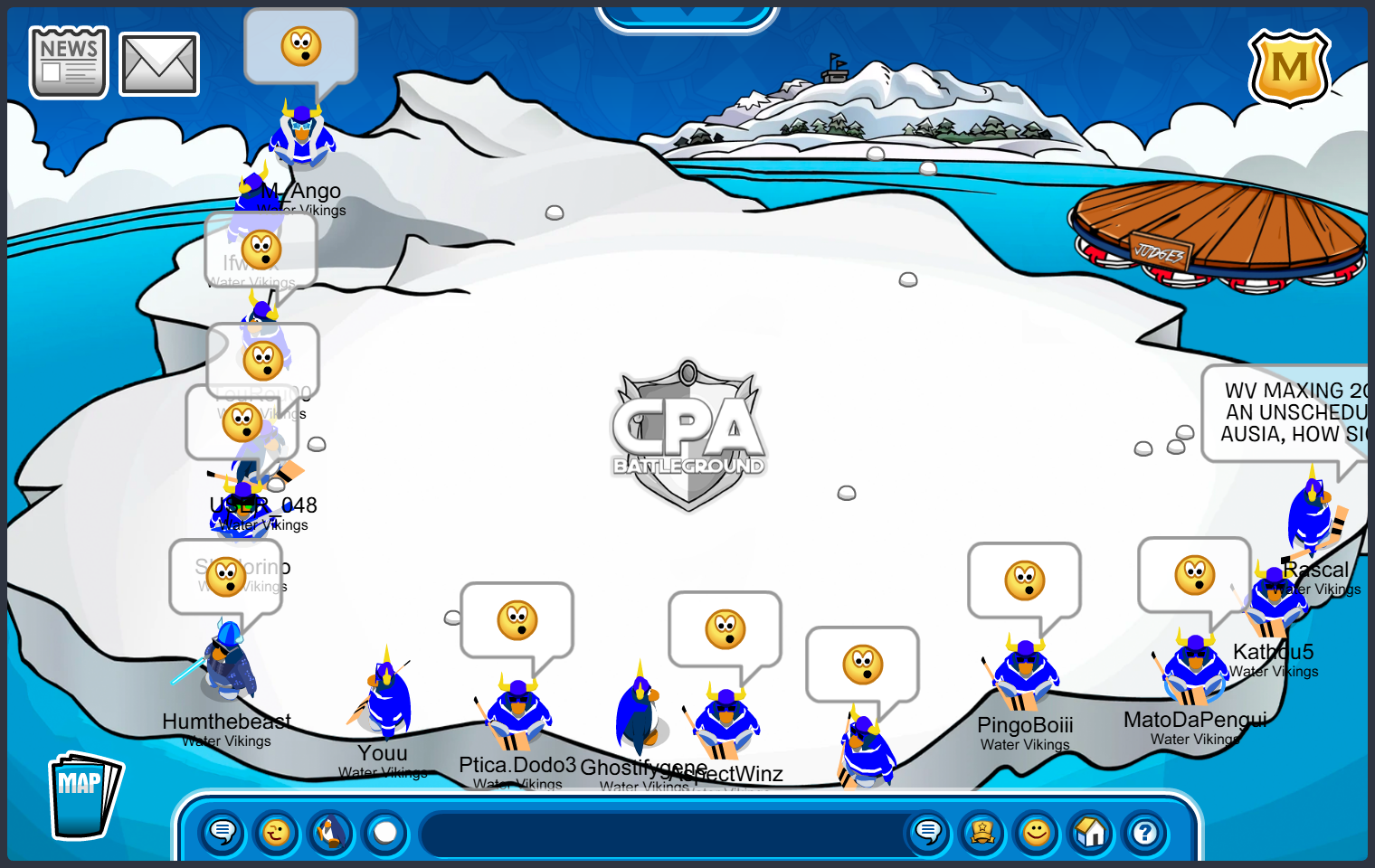Open the penguin actions menu
1375x868 pixels.
(331, 832)
